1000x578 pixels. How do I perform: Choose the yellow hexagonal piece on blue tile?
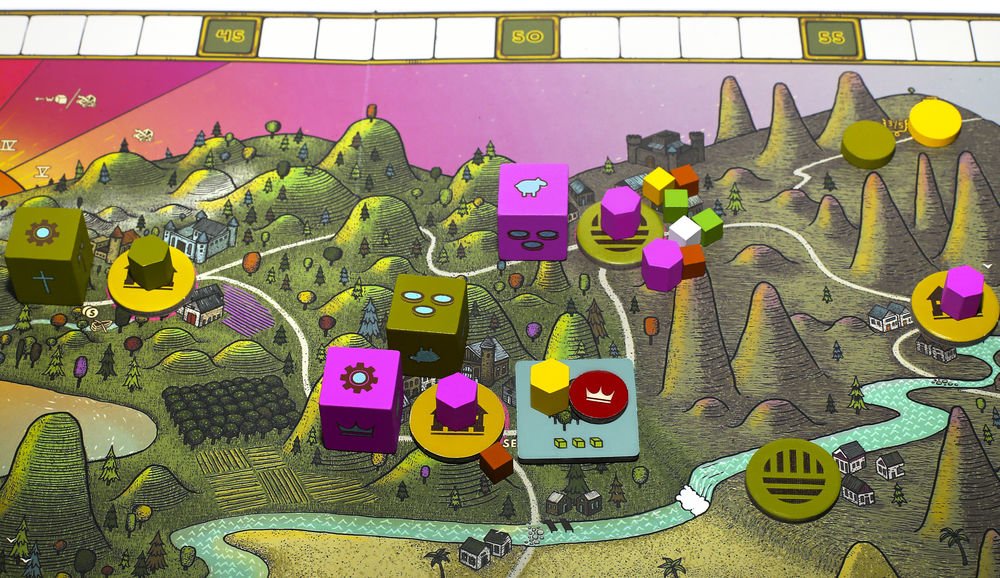(x=549, y=386)
